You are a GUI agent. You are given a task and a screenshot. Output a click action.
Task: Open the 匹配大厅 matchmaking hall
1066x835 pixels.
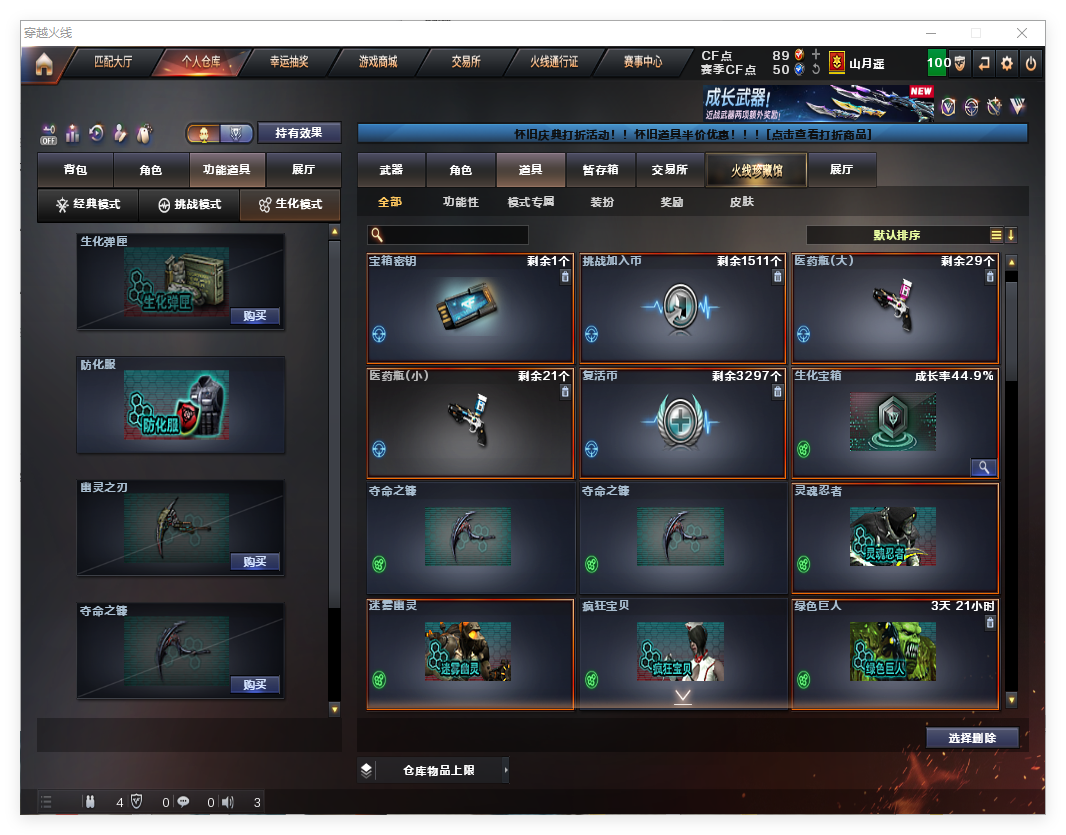(112, 62)
